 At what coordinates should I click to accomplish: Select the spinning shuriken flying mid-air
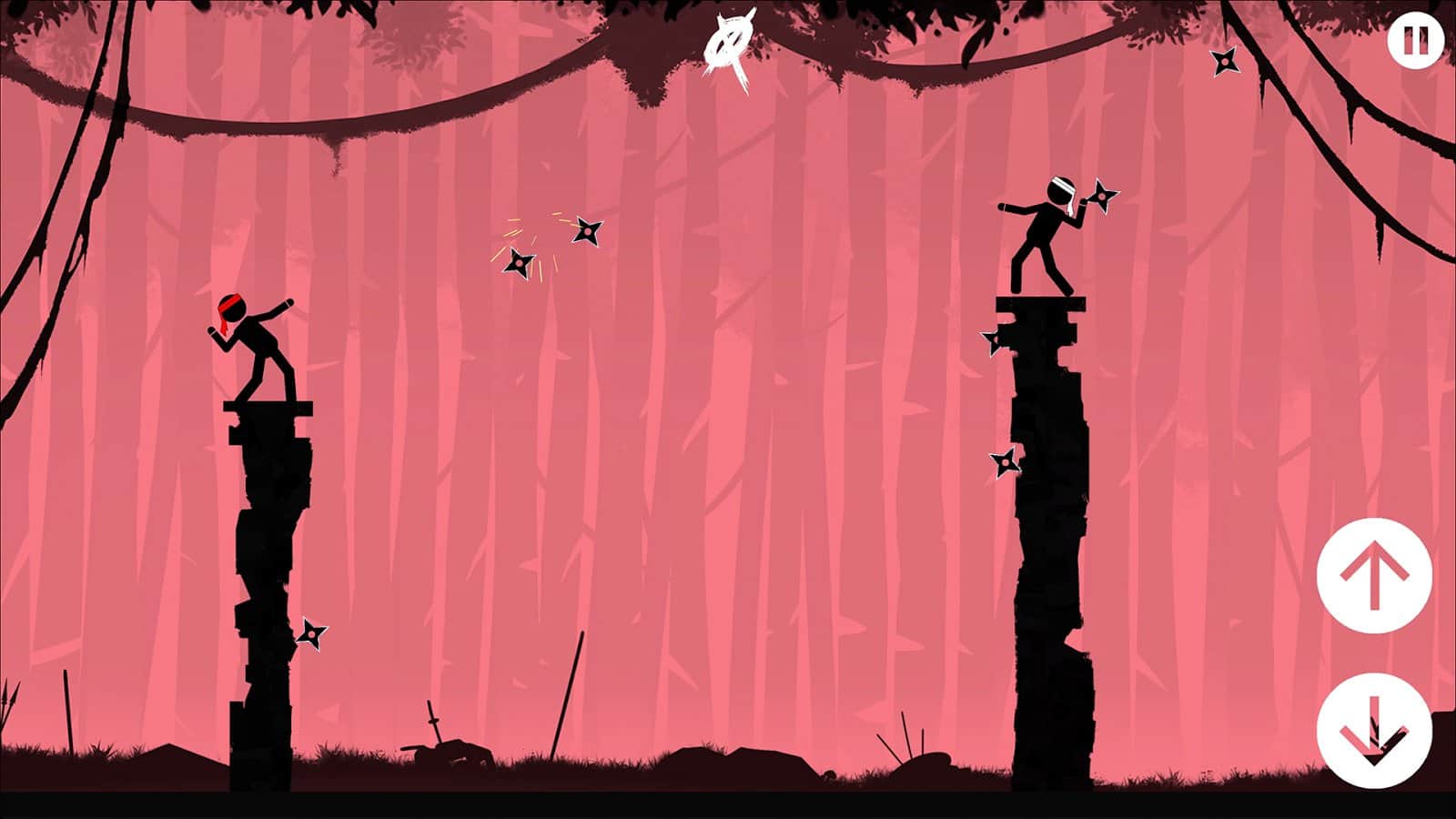pyautogui.click(x=521, y=264)
